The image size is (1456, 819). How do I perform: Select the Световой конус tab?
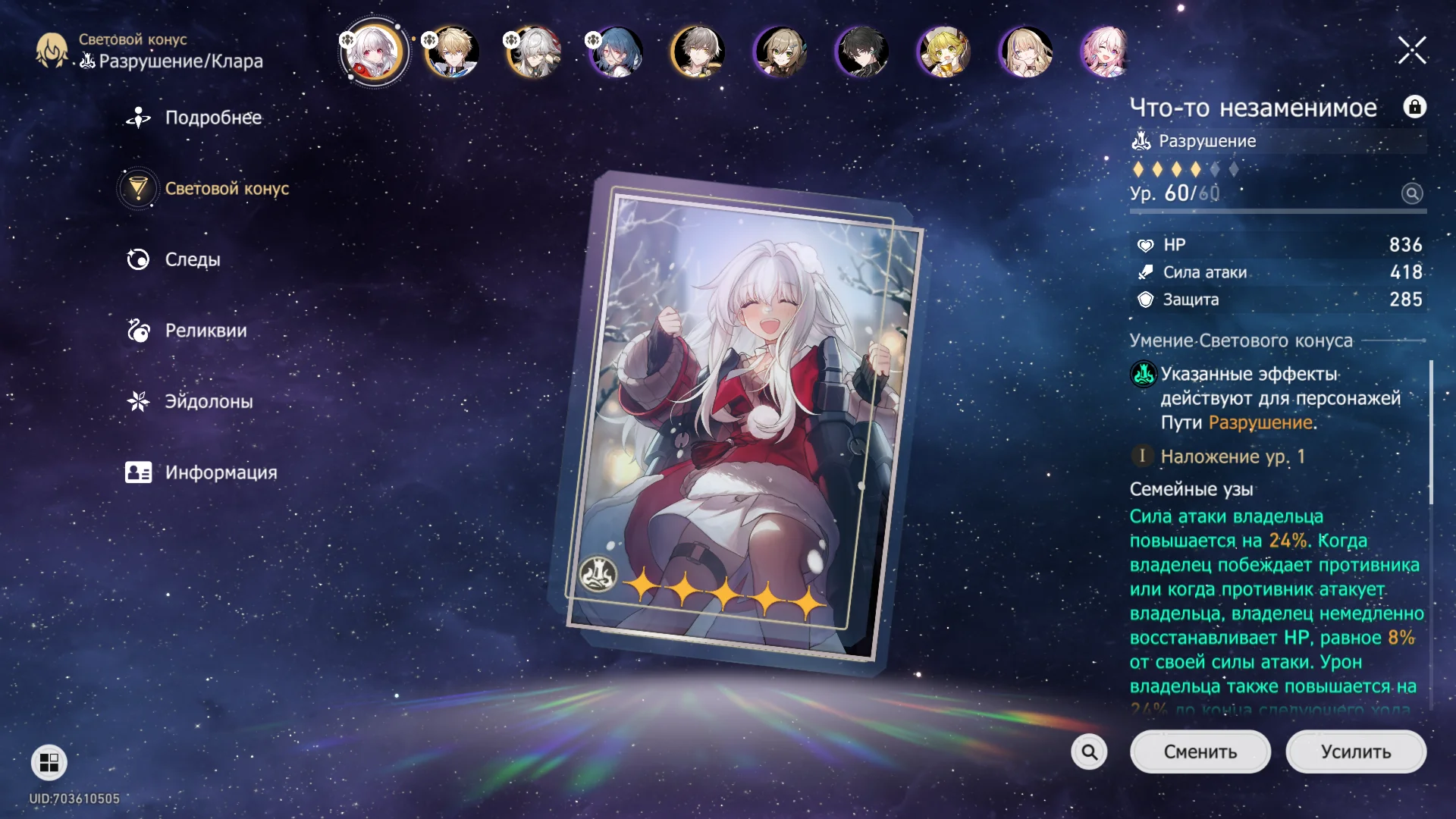pos(226,189)
